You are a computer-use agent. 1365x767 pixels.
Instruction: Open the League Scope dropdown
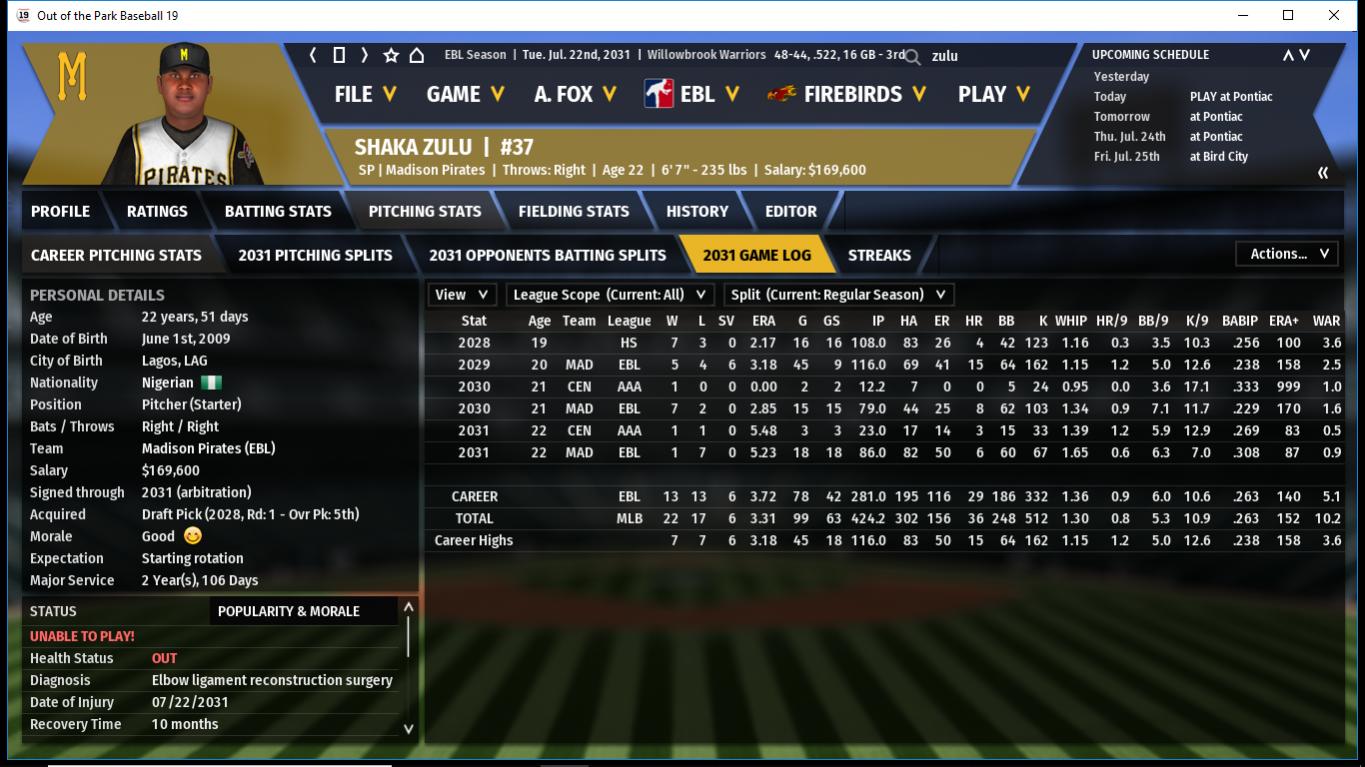point(609,295)
